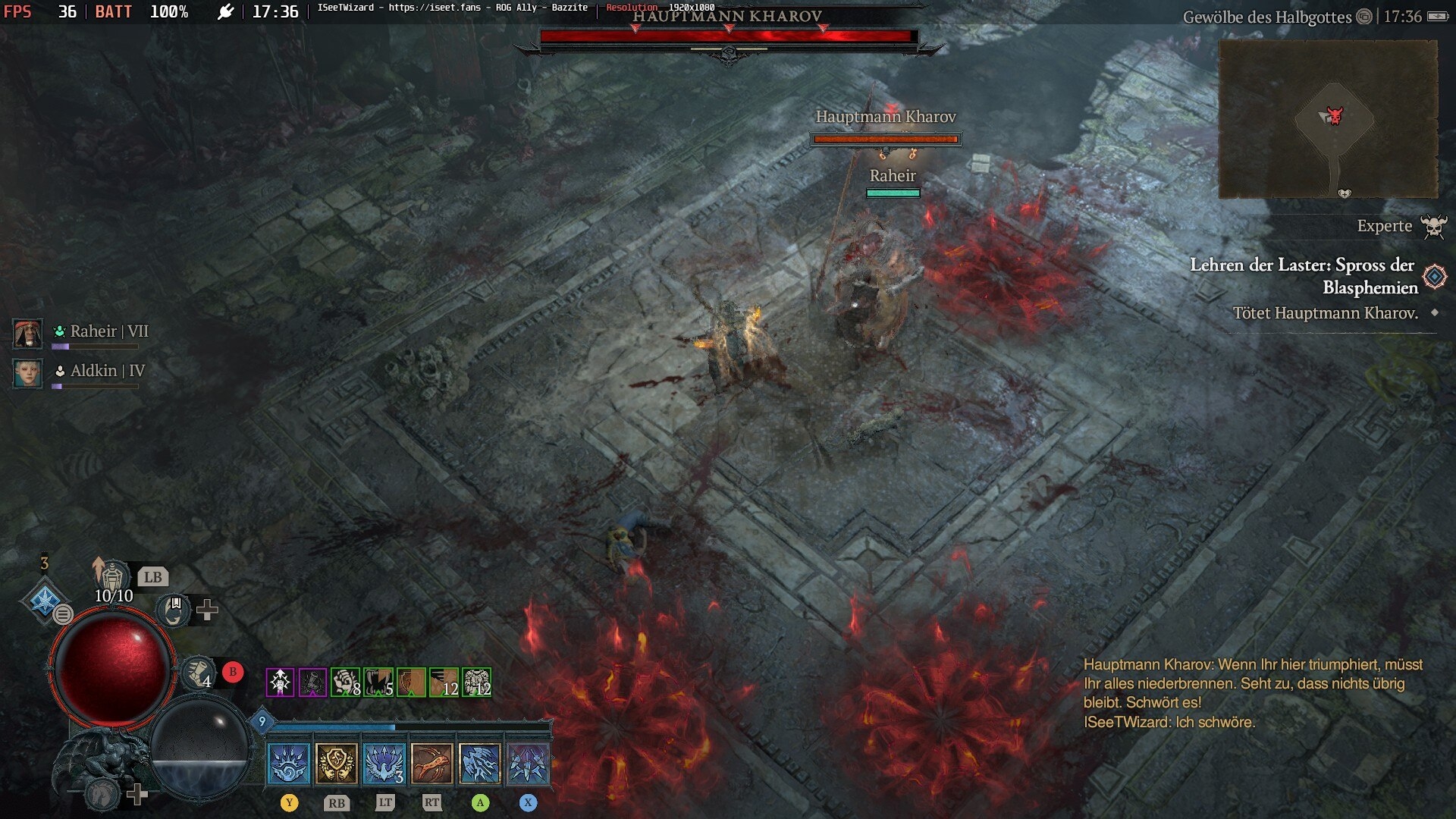Use the blue ice shards skill
1456x819 pixels.
point(480,762)
